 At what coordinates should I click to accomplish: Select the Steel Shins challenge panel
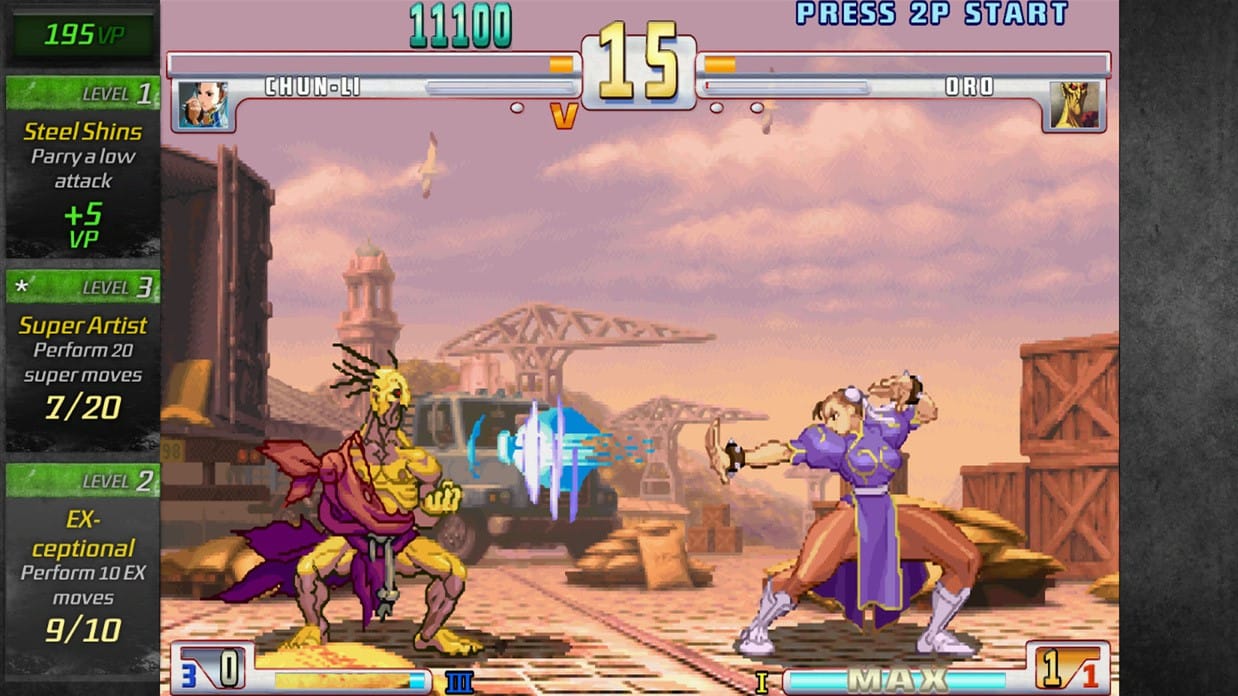click(x=82, y=168)
